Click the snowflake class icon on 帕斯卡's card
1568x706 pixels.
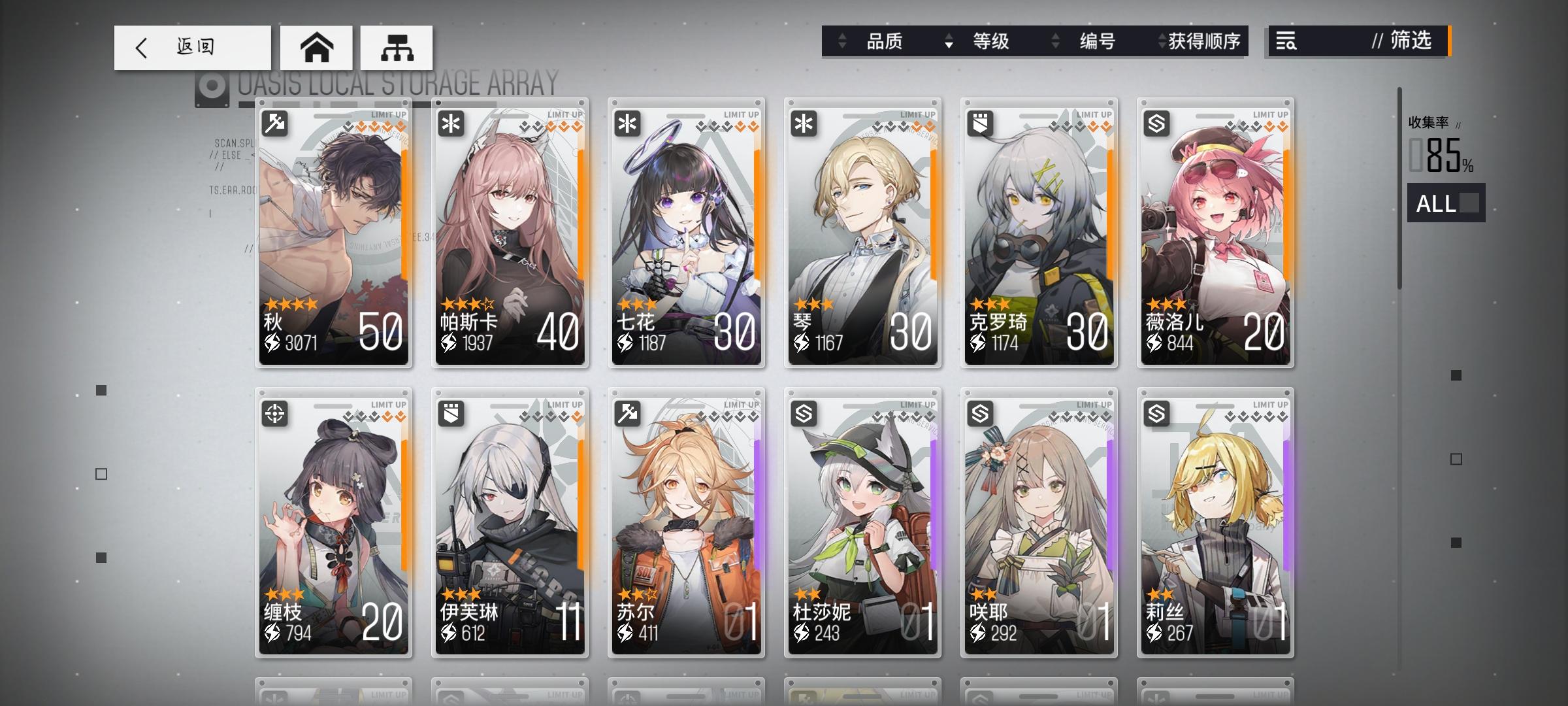click(x=451, y=123)
